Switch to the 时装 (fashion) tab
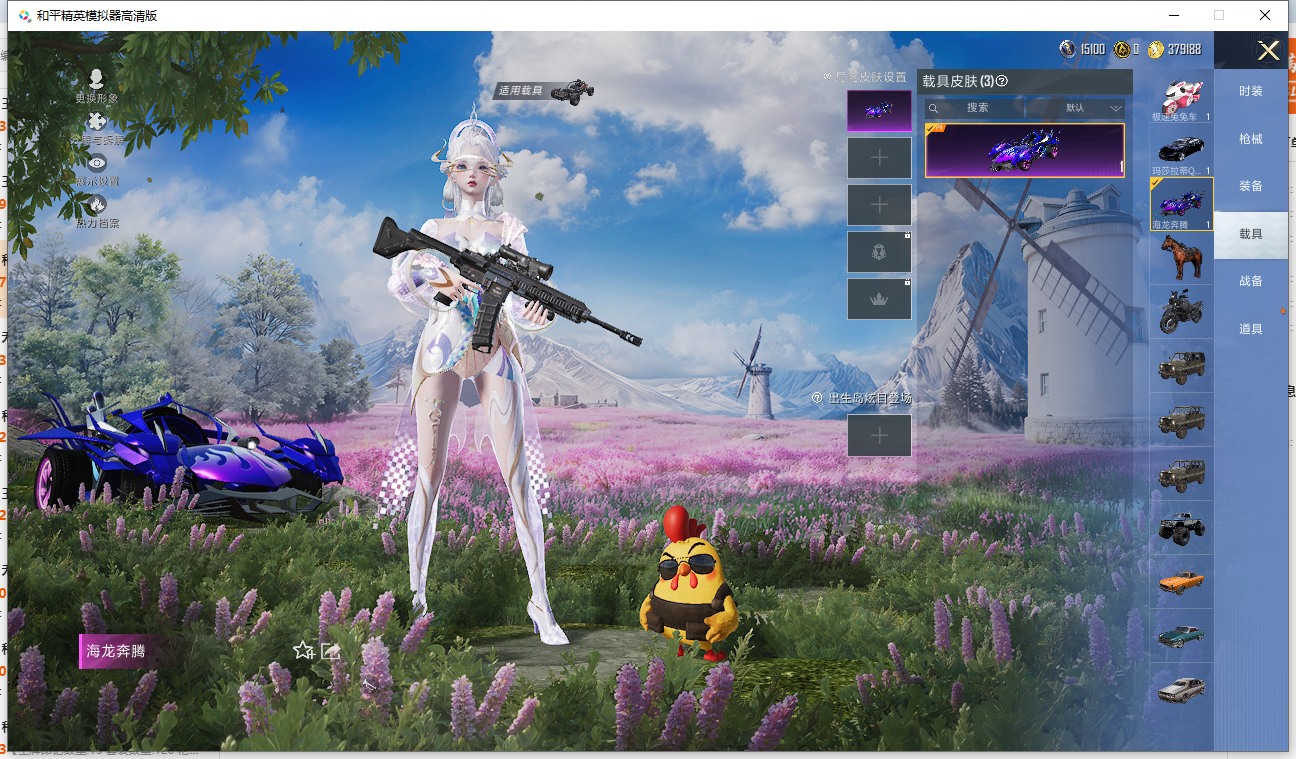Viewport: 1296px width, 759px height. pos(1250,91)
